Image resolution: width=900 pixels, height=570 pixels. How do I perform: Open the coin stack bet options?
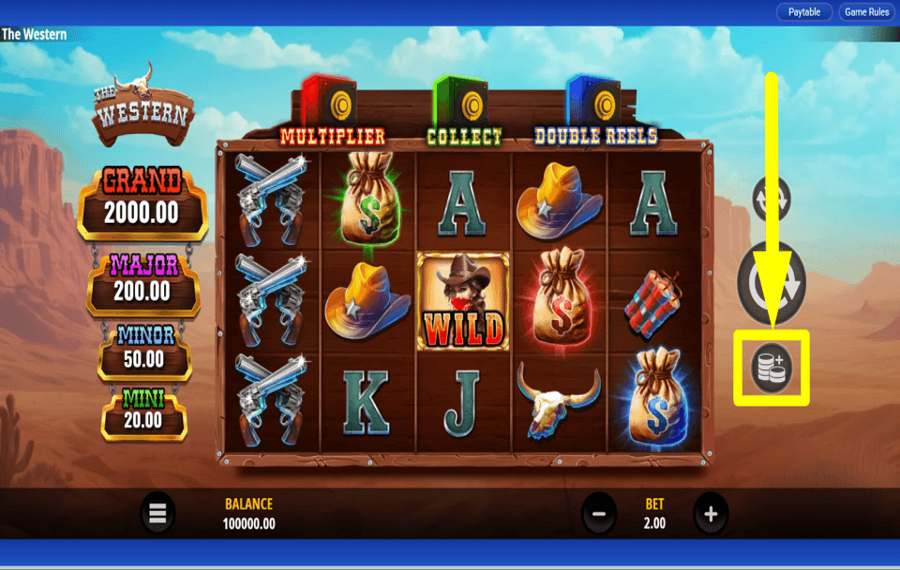(x=771, y=368)
